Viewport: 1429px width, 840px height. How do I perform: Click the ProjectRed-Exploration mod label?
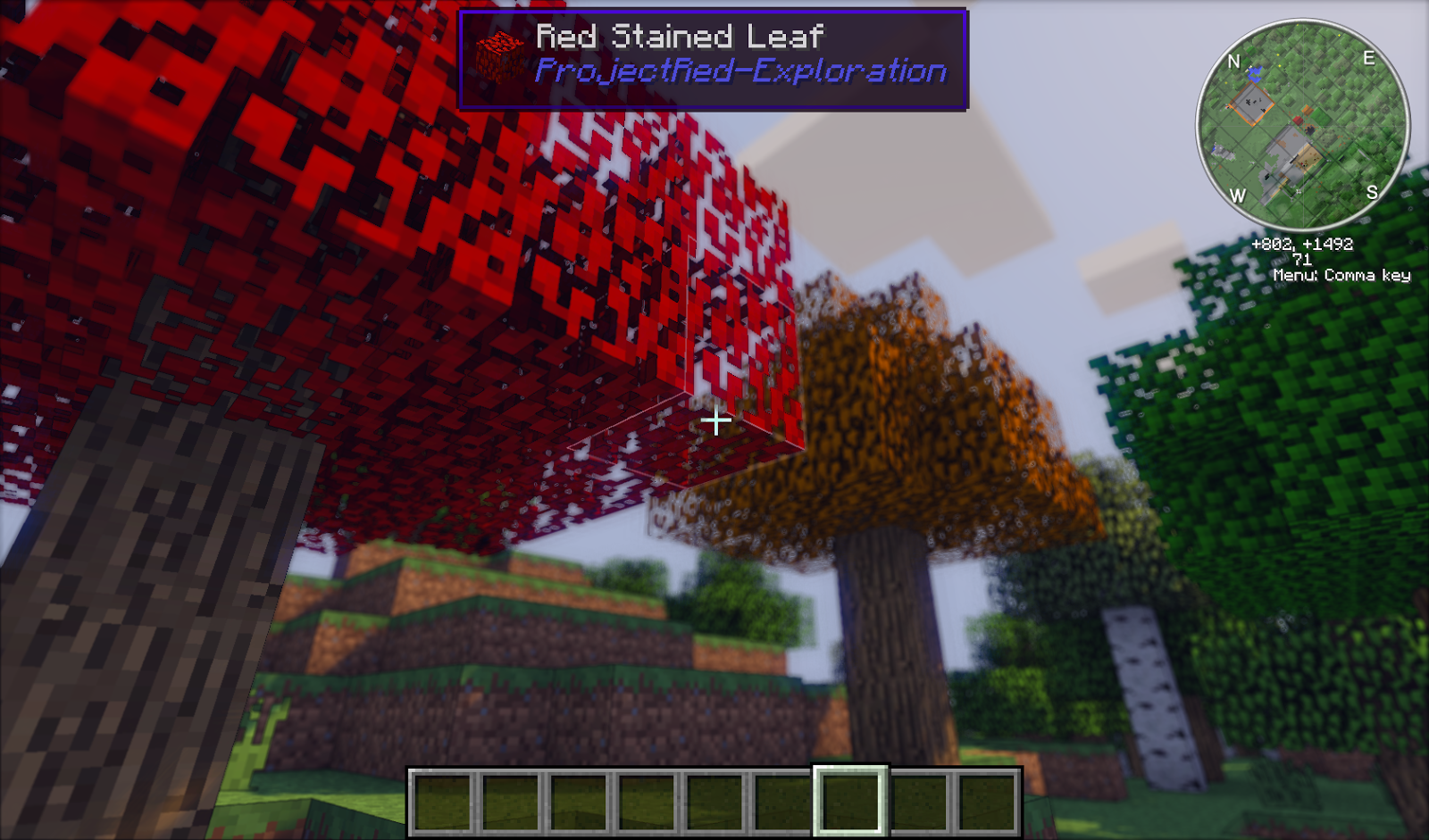tap(741, 71)
